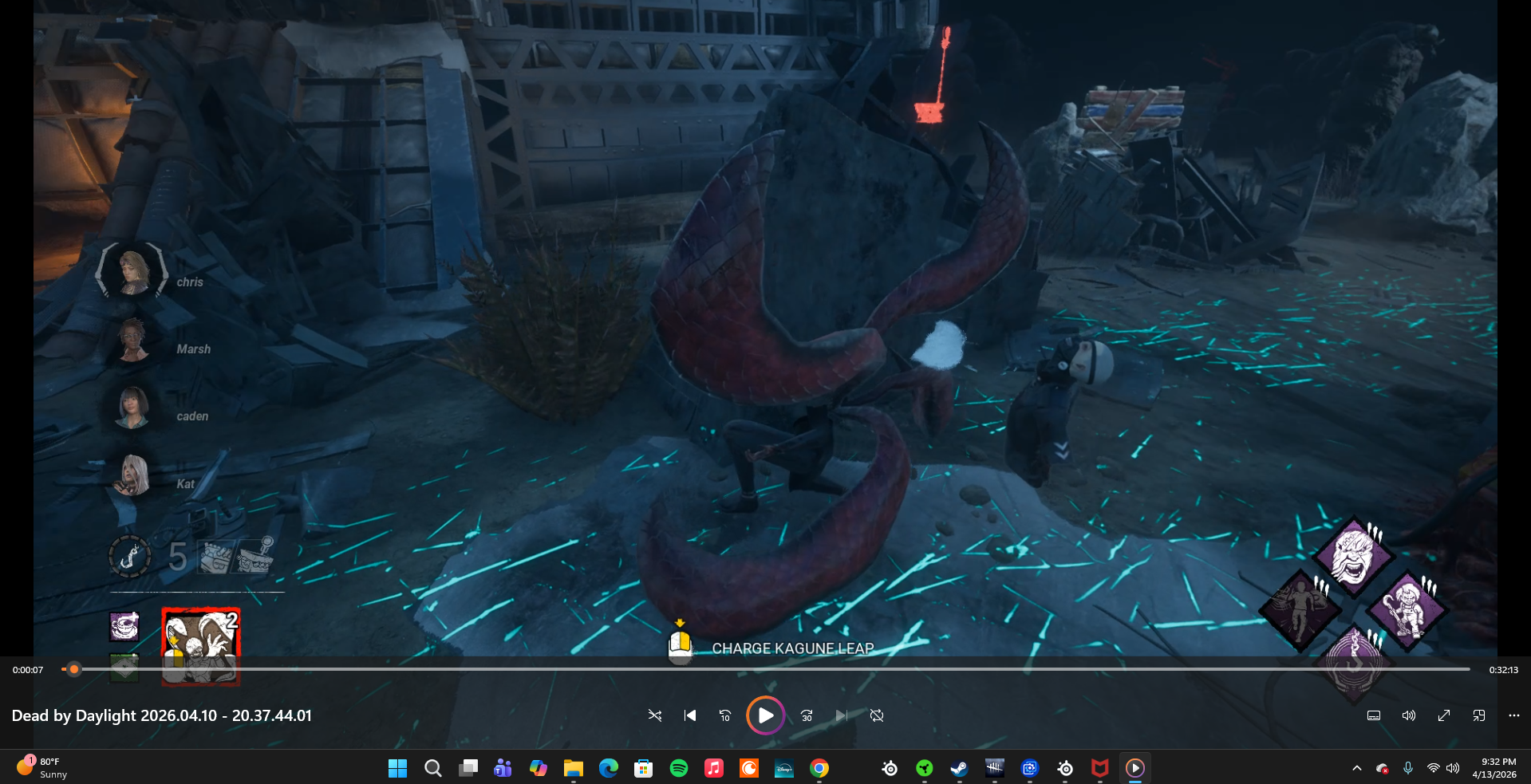
Task: Select caden's survivor portrait
Action: [x=132, y=408]
